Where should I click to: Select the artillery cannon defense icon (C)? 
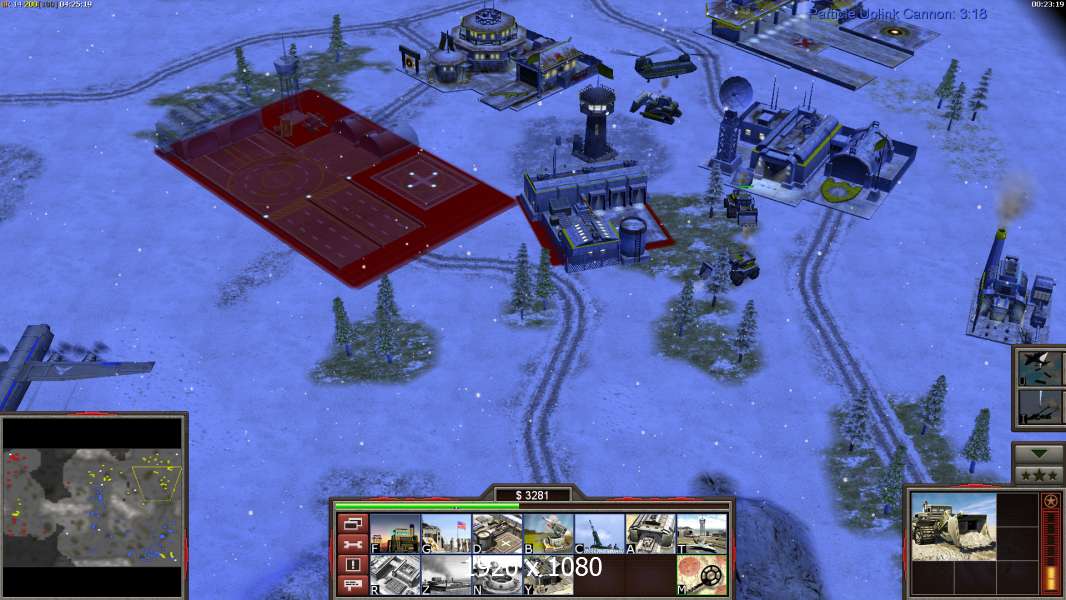coord(599,534)
